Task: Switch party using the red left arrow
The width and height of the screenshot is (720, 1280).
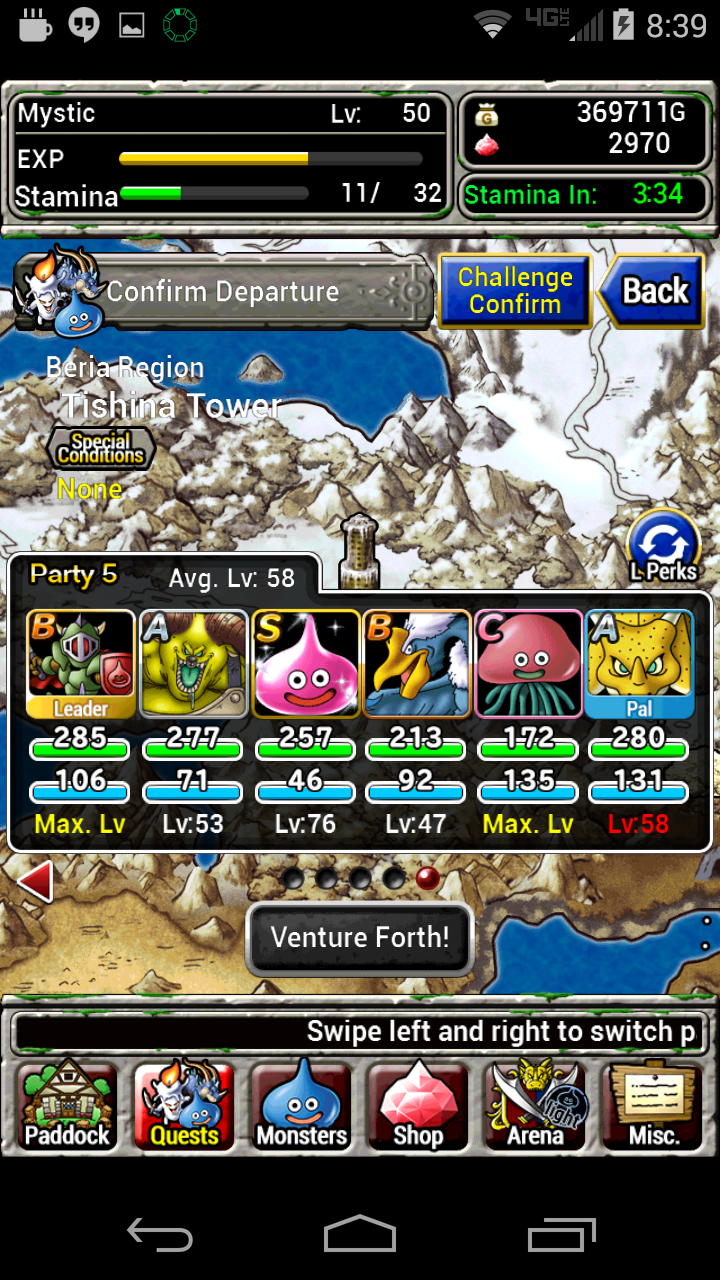Action: tap(37, 882)
